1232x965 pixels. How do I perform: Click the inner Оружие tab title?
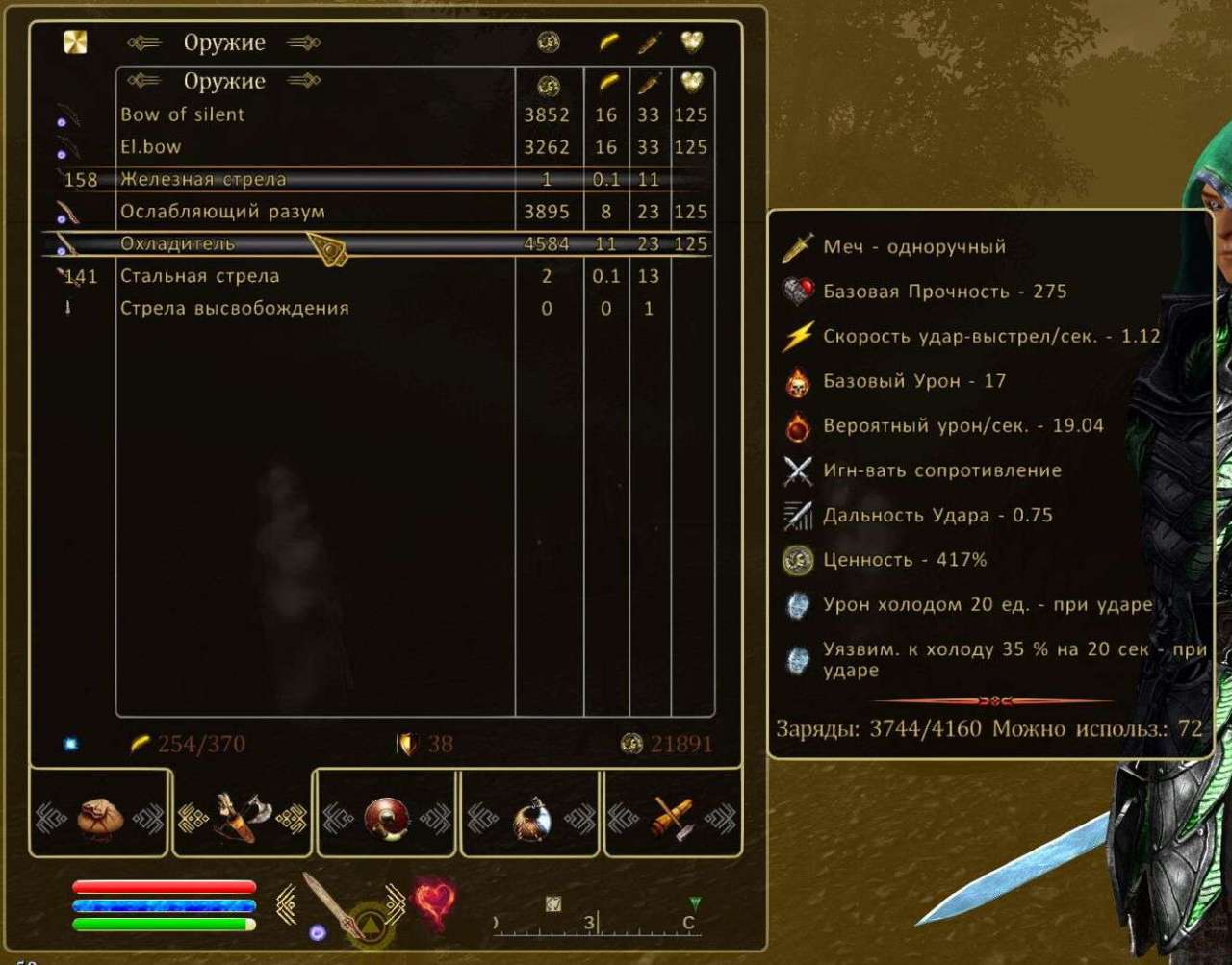click(224, 81)
